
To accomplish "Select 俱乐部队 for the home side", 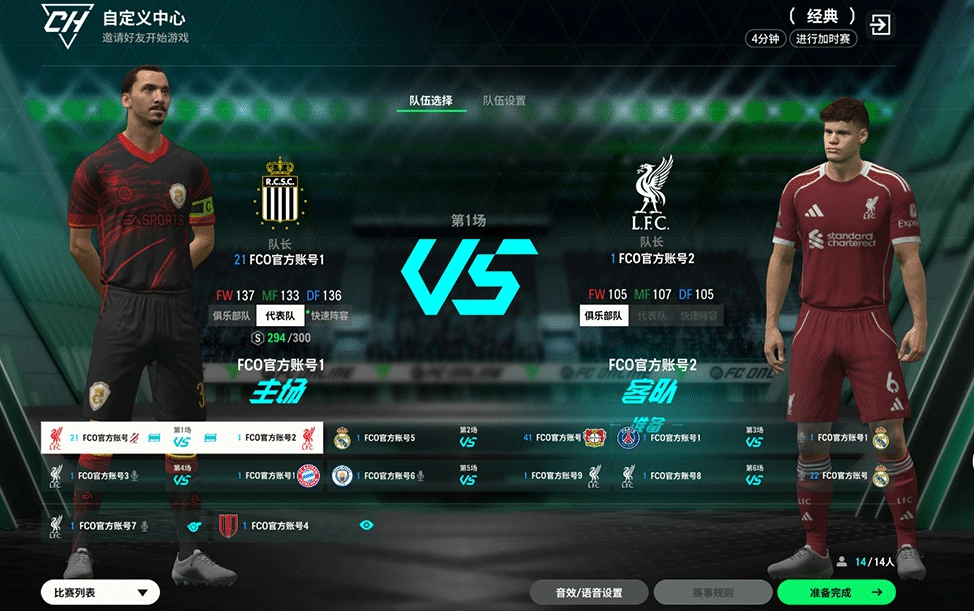I will [232, 316].
